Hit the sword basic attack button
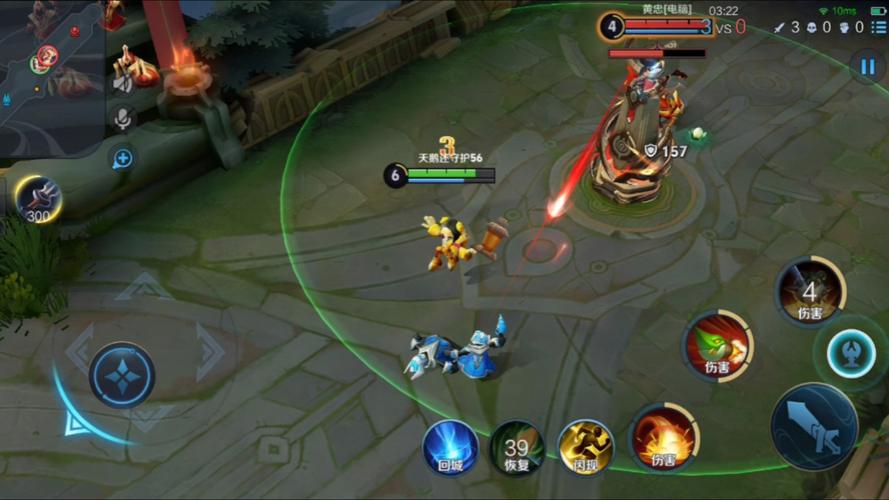Viewport: 889px width, 500px height. (x=814, y=427)
